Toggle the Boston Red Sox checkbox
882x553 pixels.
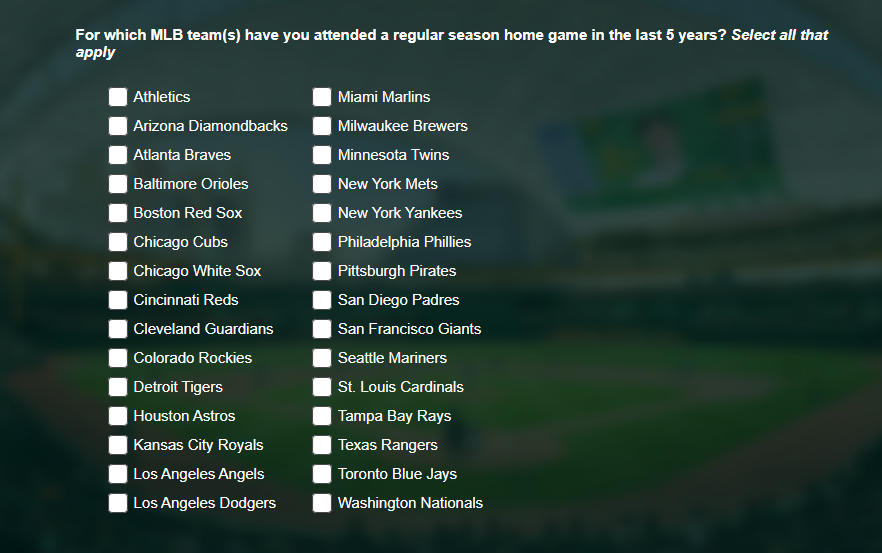(x=118, y=213)
